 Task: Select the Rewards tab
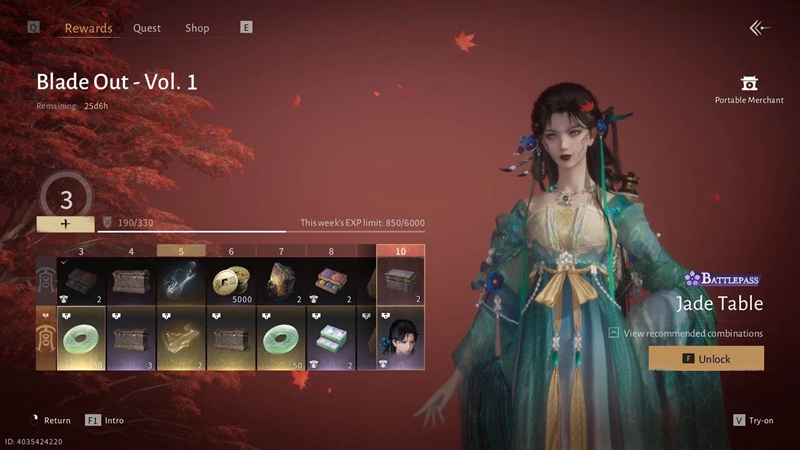pyautogui.click(x=88, y=28)
